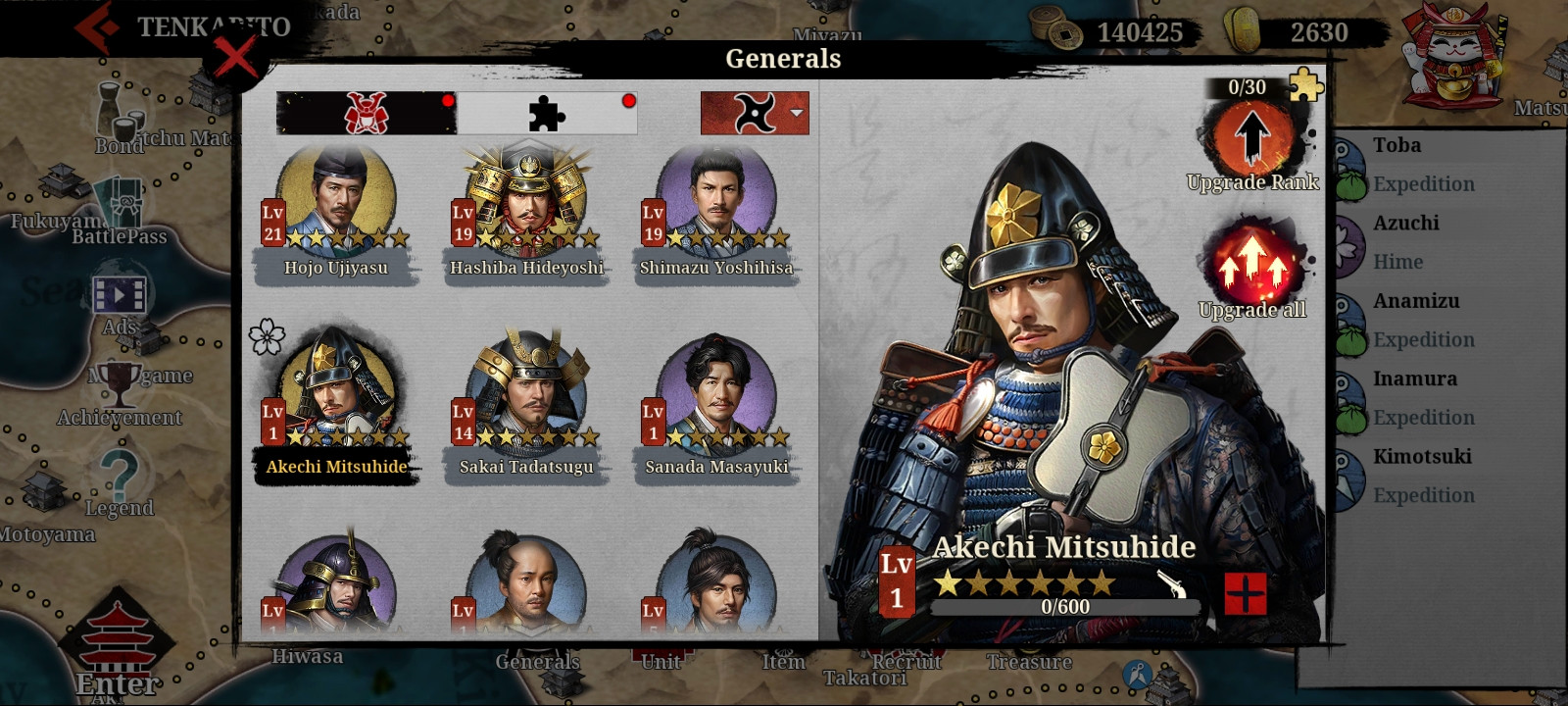Click the puzzle piece fragment counter icon
This screenshot has height=706, width=1568.
pos(1306,85)
